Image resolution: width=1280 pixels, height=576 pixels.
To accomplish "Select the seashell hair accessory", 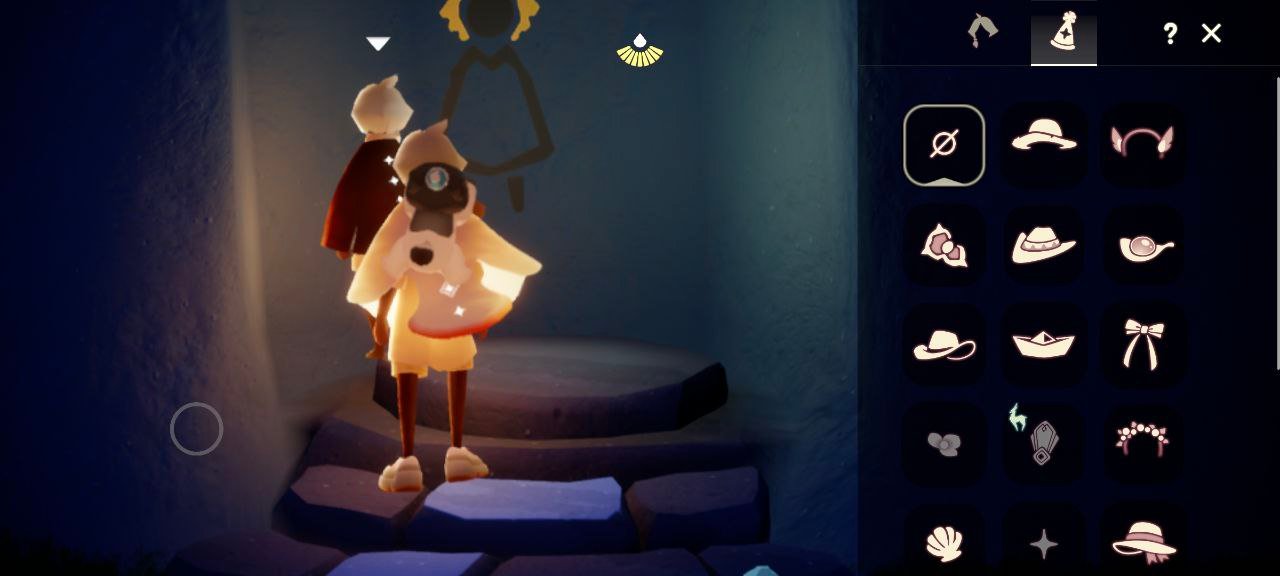I will coord(944,543).
